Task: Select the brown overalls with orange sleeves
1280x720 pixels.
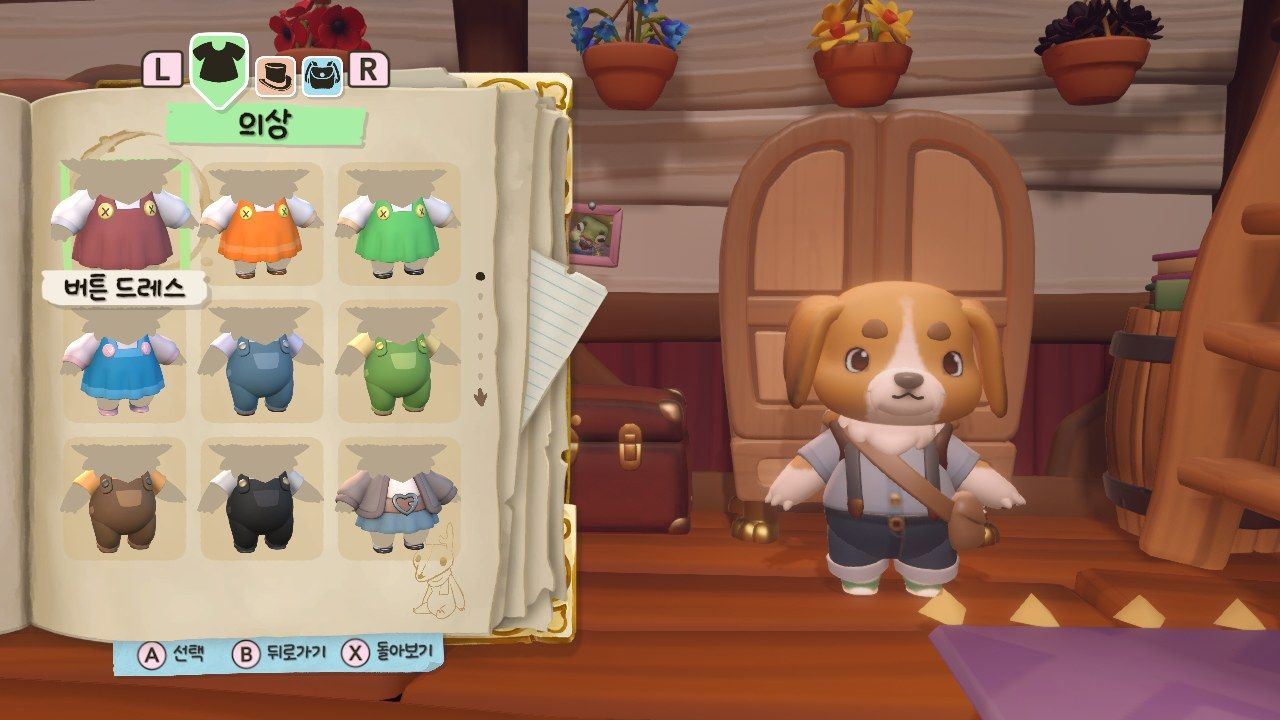Action: [x=124, y=498]
